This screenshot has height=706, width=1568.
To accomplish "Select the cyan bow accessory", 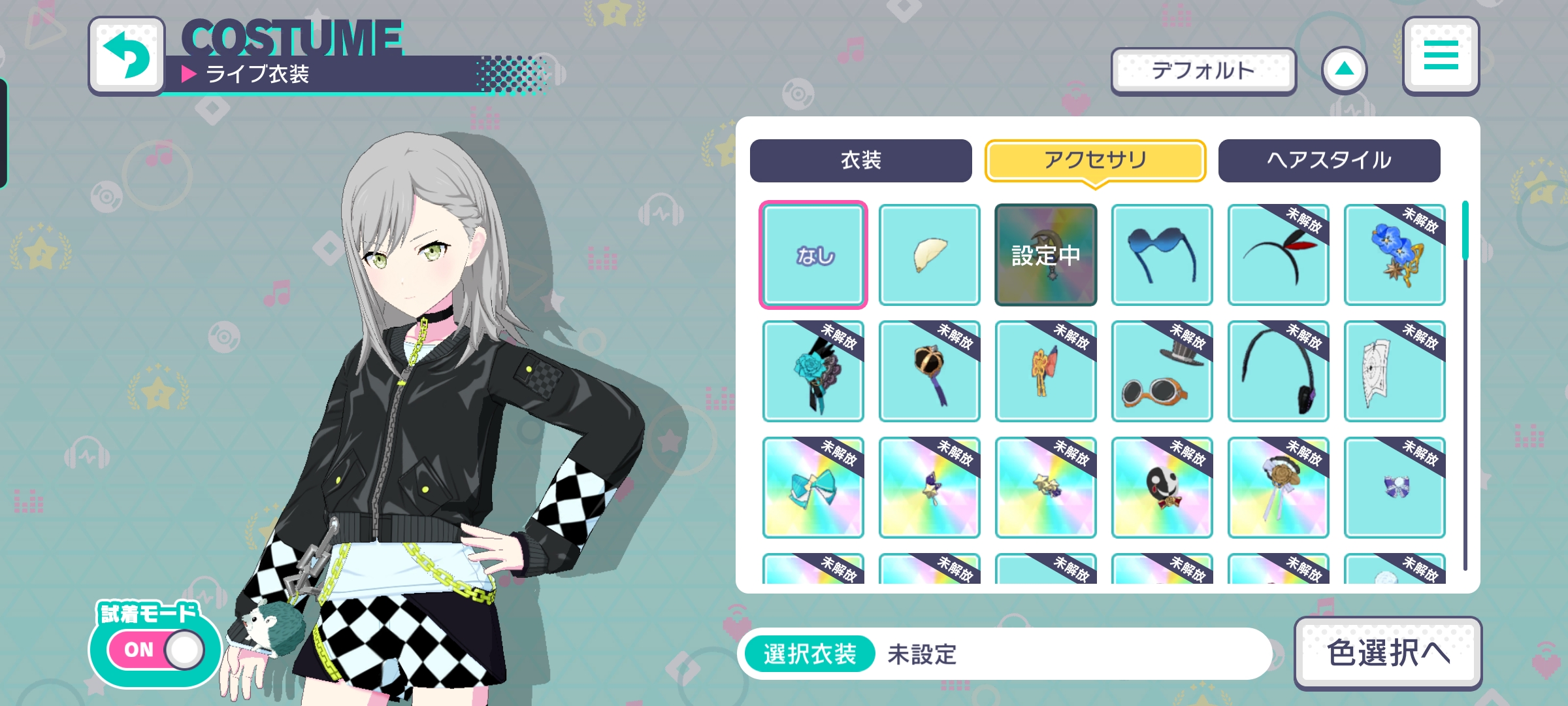I will coord(812,488).
